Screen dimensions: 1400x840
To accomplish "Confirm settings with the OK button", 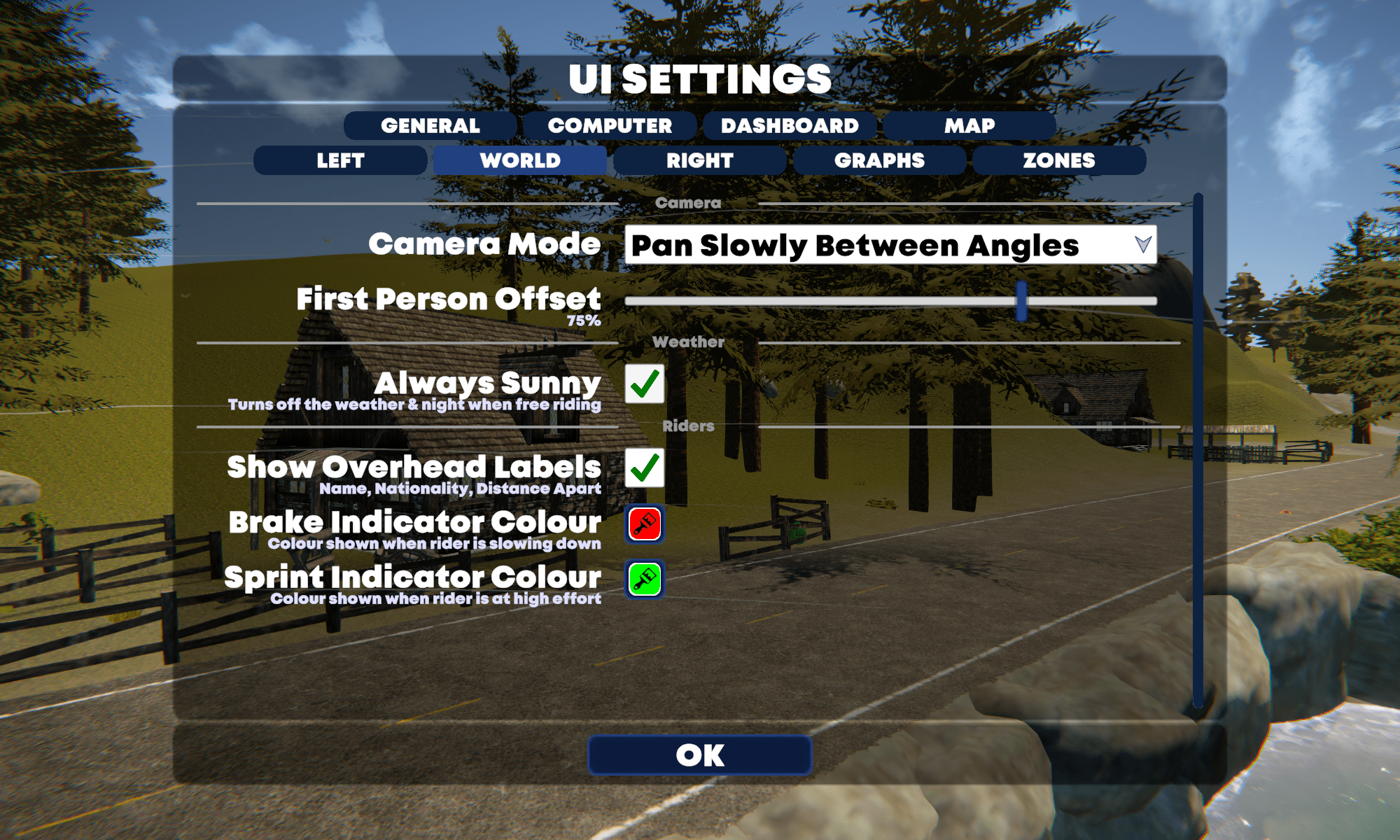I will coord(700,755).
